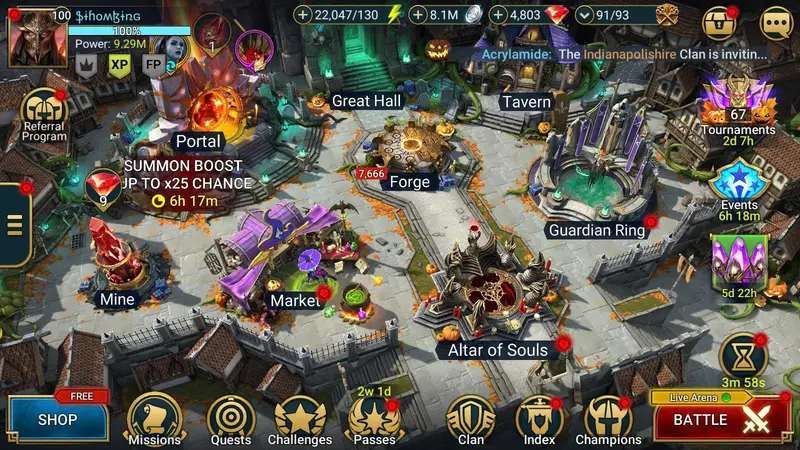Open the Passes menu
Image resolution: width=800 pixels, height=450 pixels.
pyautogui.click(x=374, y=417)
